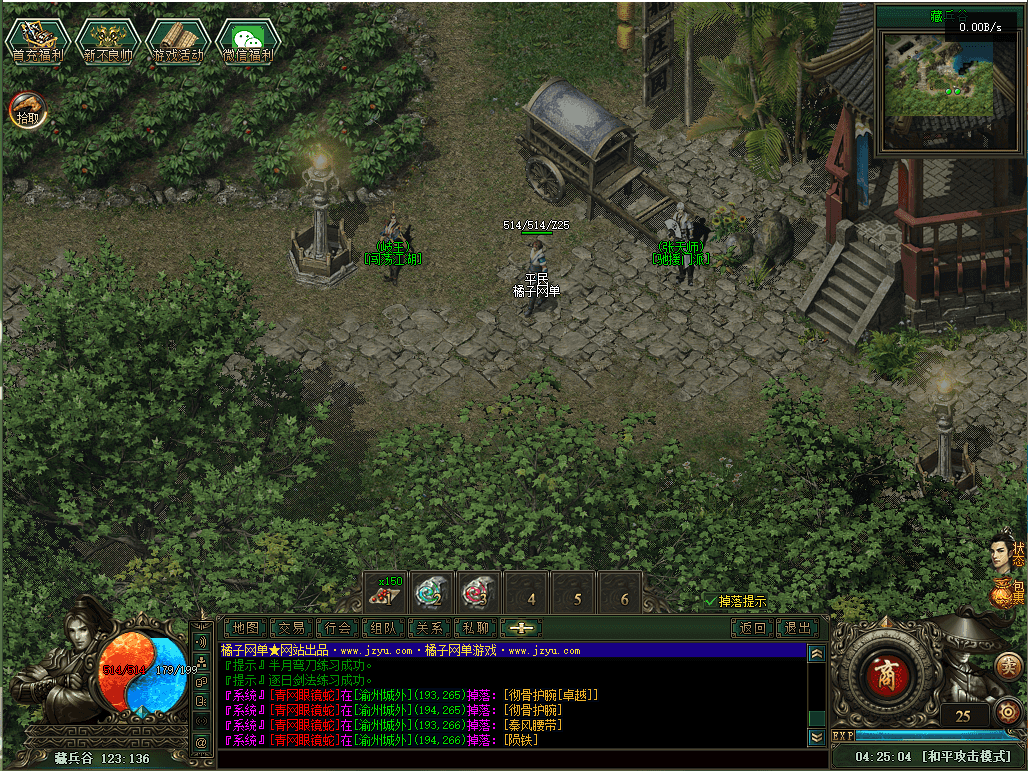This screenshot has width=1028, height=771.
Task: Open the 首充福利 first-recharge bonus icon
Action: pos(37,41)
